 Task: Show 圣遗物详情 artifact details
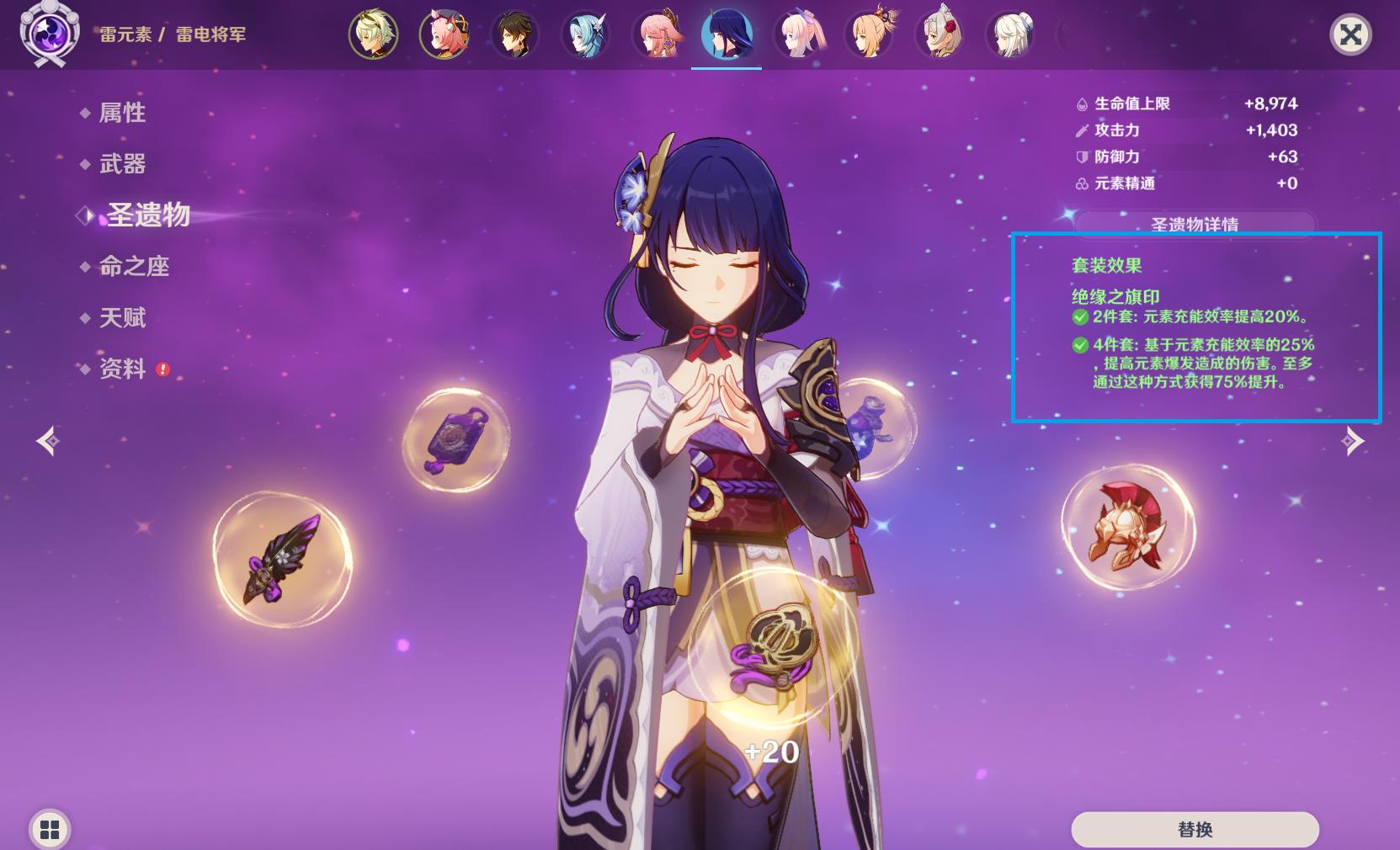coord(1194,224)
